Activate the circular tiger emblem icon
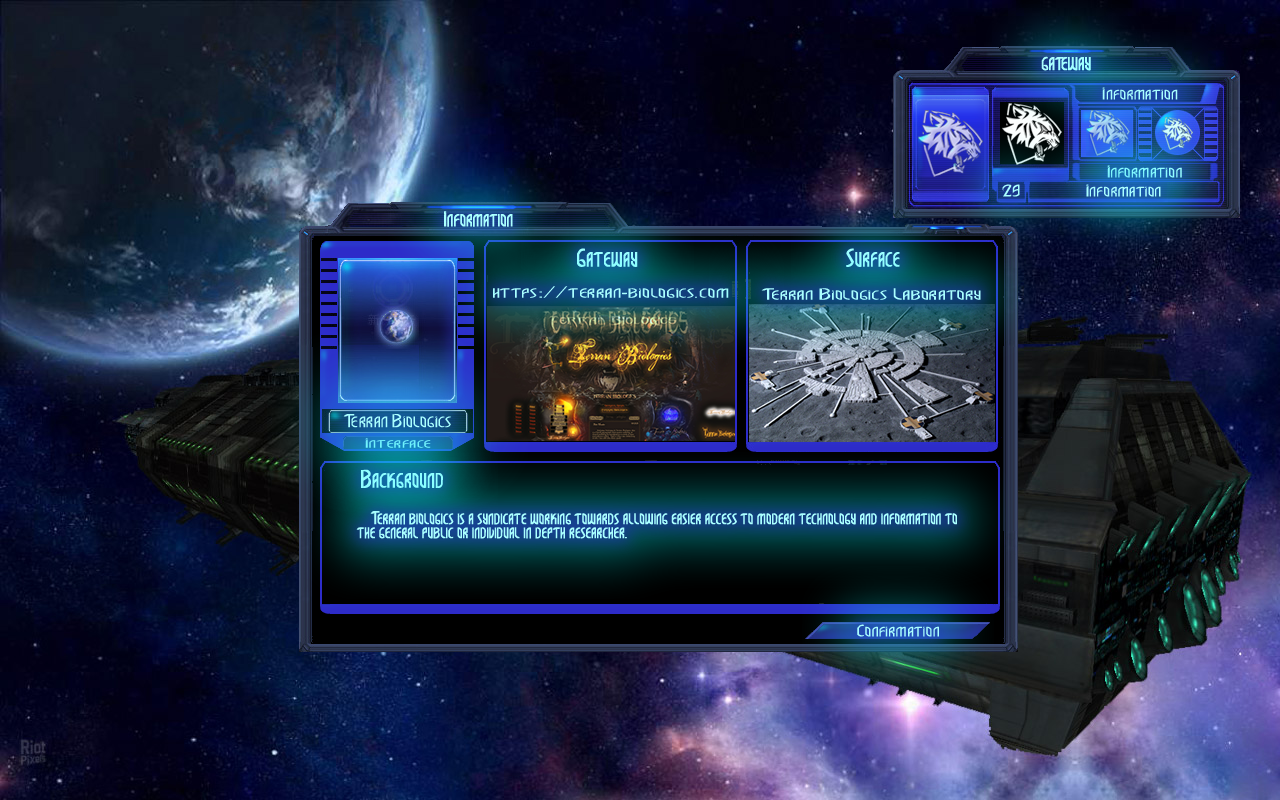This screenshot has height=800, width=1280. pyautogui.click(x=1177, y=133)
